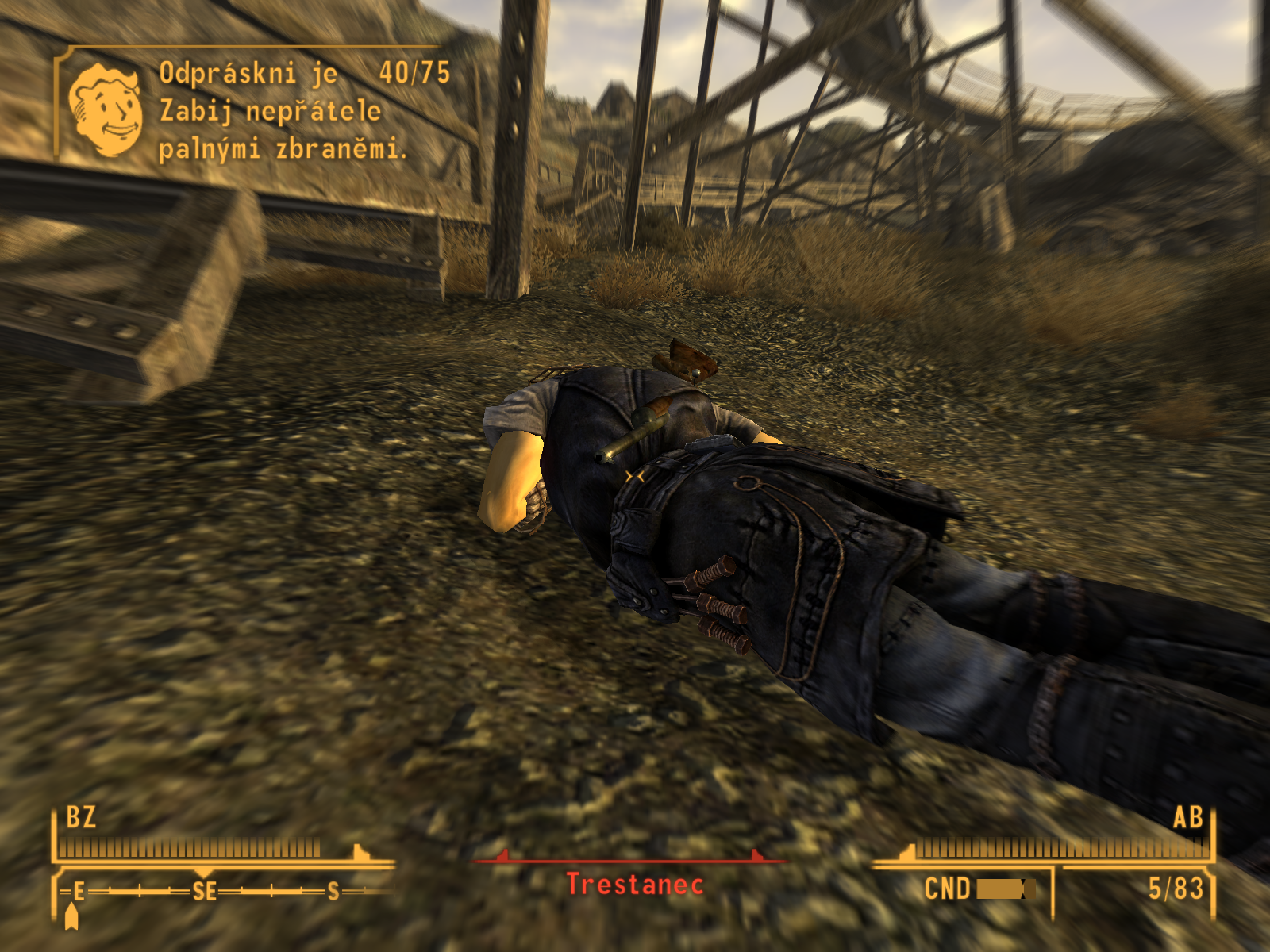This screenshot has width=1270, height=952.
Task: Select the 'Odpráskni je' challenge notification text
Action: tap(248, 74)
